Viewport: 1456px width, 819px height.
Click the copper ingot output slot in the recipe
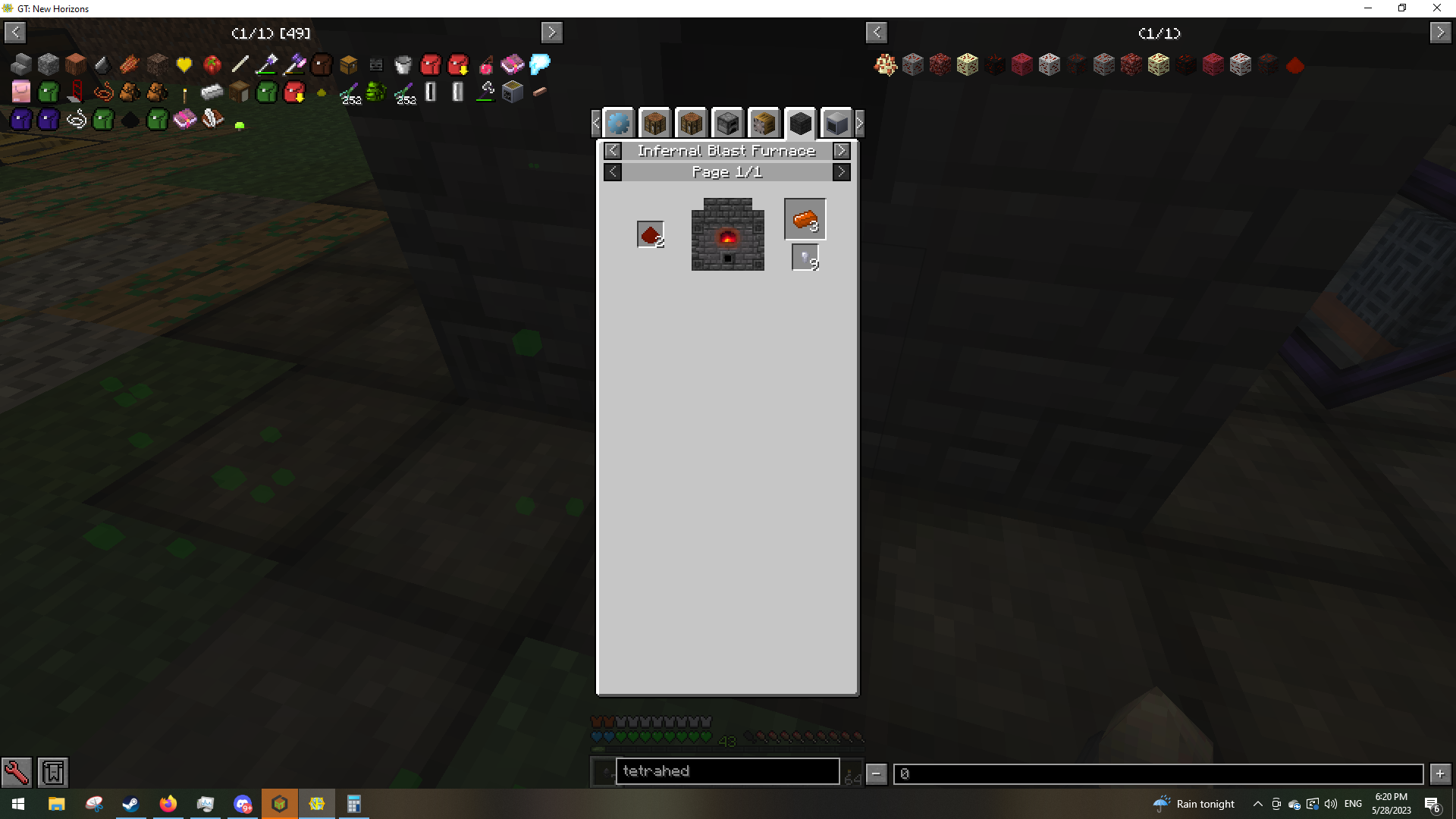point(805,218)
